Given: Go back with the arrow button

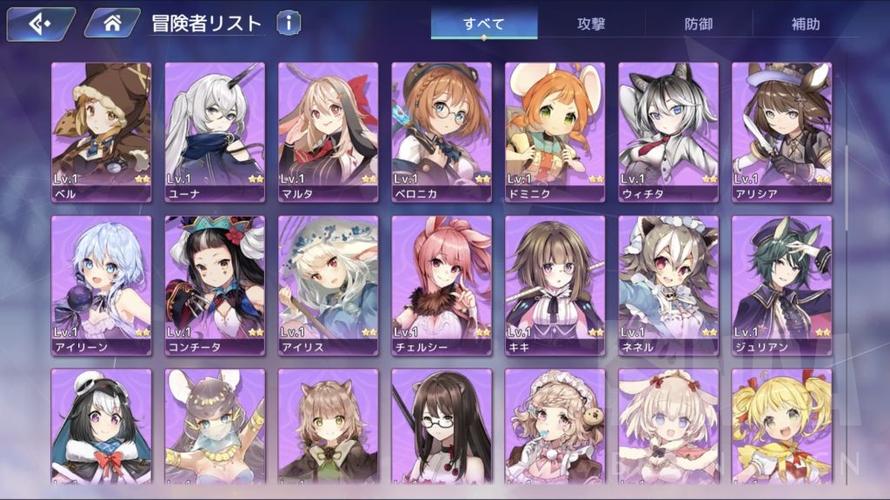Looking at the screenshot, I should 40,23.
